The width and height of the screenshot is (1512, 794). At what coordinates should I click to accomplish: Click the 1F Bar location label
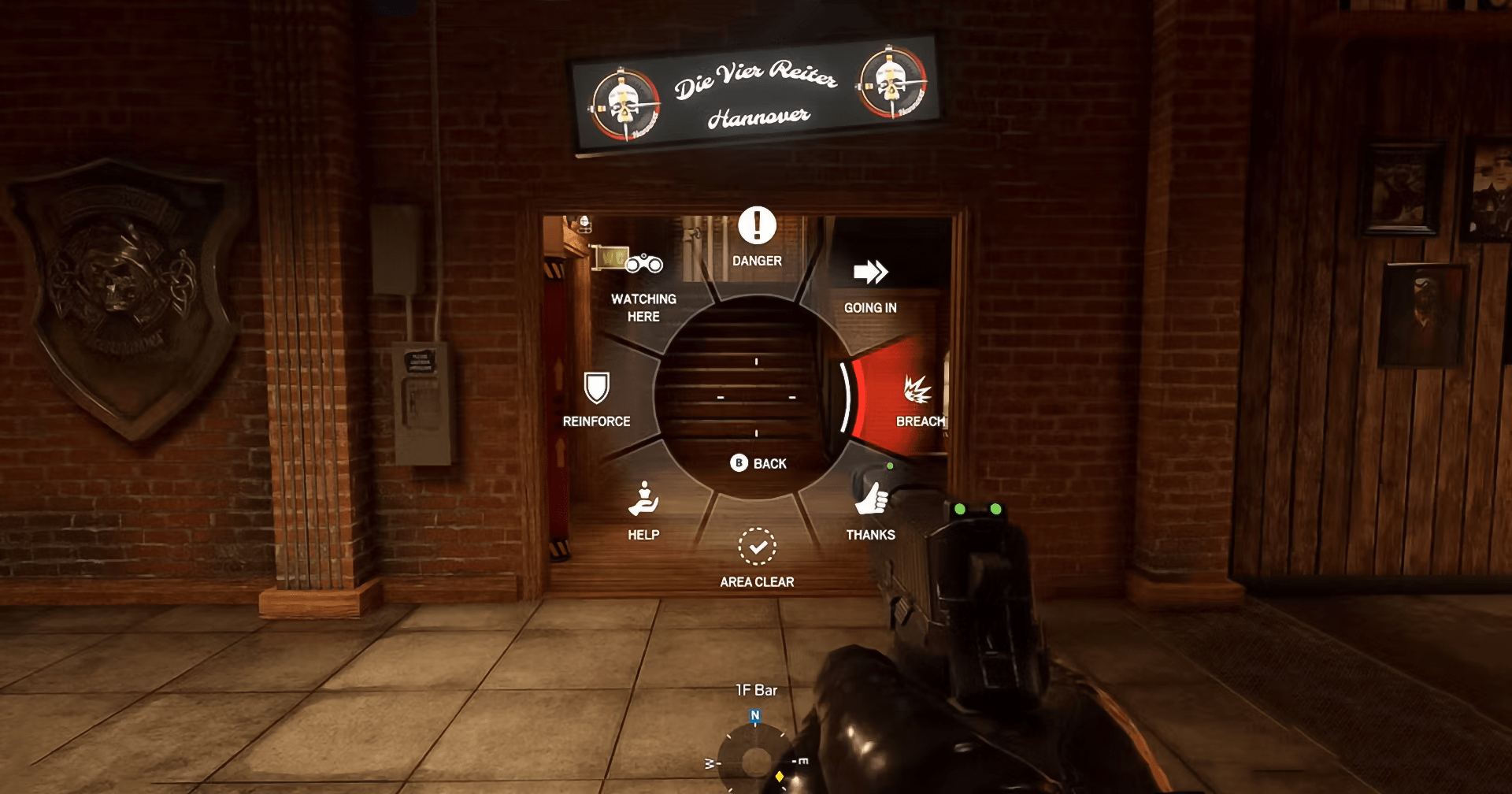coord(754,689)
